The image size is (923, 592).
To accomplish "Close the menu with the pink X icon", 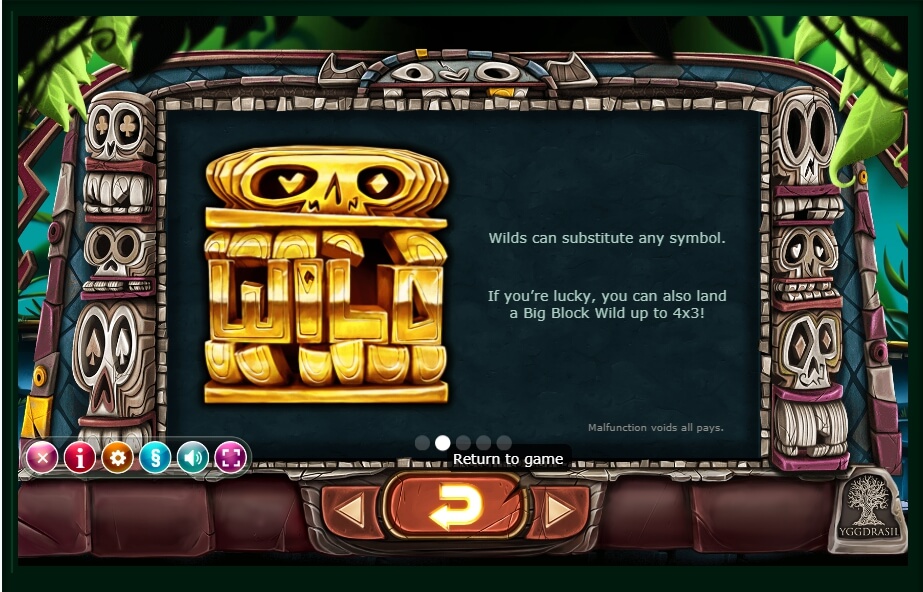I will pos(41,458).
